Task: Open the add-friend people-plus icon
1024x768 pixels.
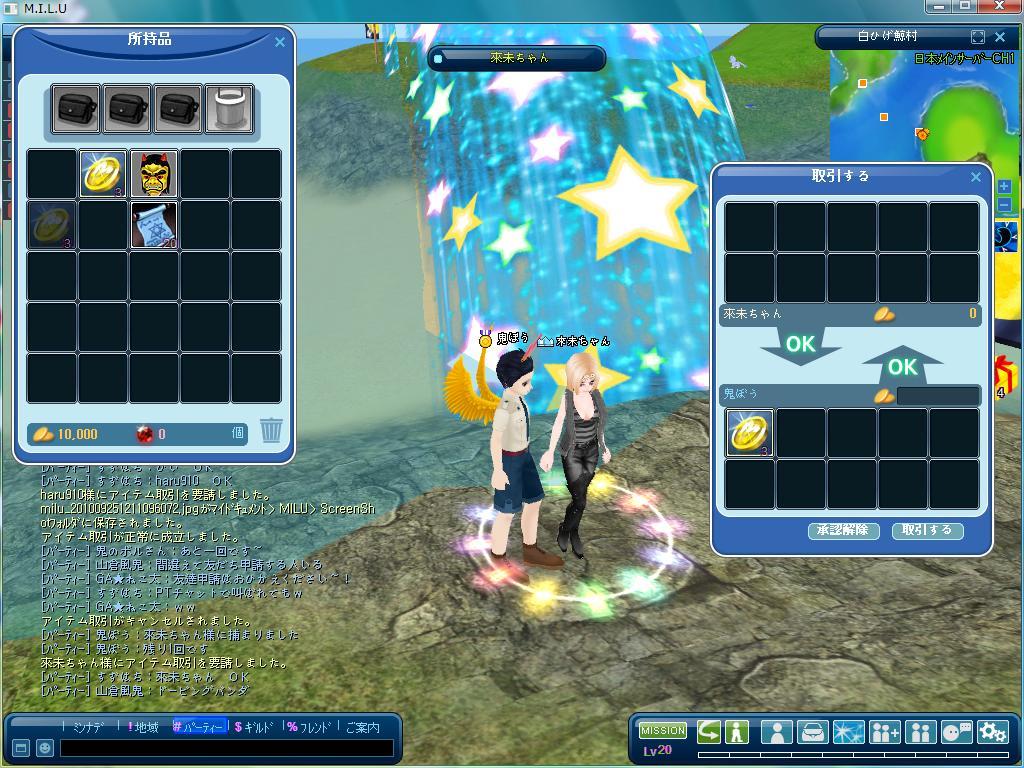Action: click(884, 732)
